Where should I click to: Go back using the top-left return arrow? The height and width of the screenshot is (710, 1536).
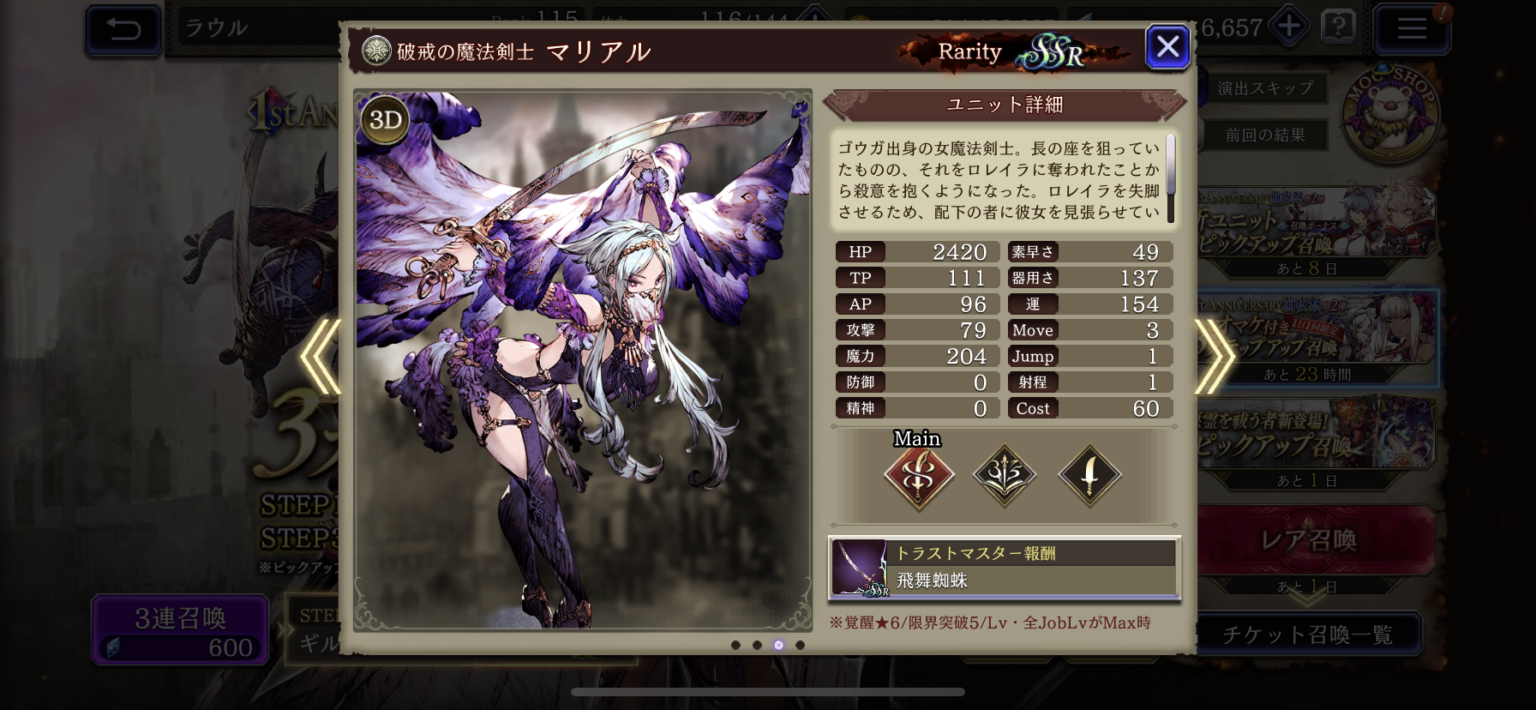pyautogui.click(x=124, y=29)
